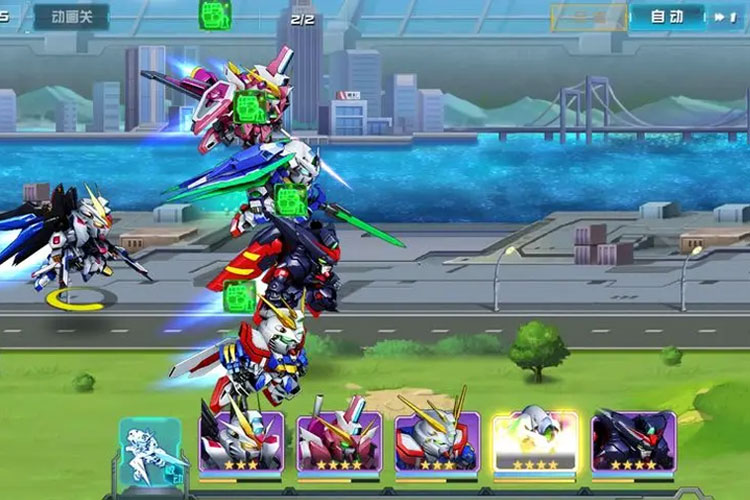The width and height of the screenshot is (750, 500).
Task: Select the pink four-star Gundam portrait
Action: 339,441
